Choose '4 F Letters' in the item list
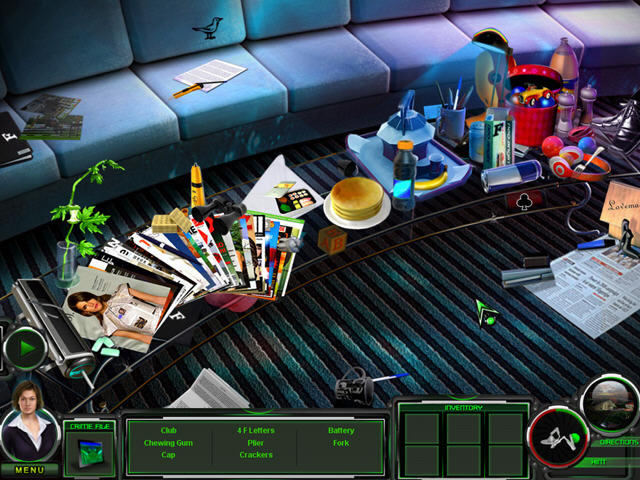The height and width of the screenshot is (480, 640). (x=256, y=430)
